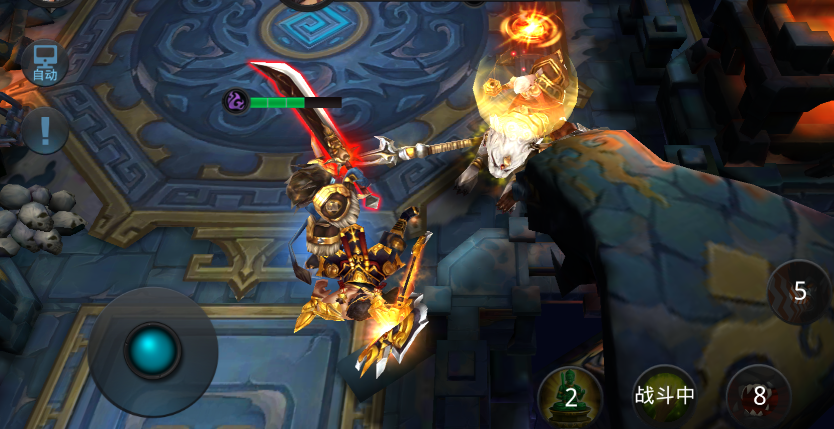Use the fanged mouth skill showing 8

758,396
